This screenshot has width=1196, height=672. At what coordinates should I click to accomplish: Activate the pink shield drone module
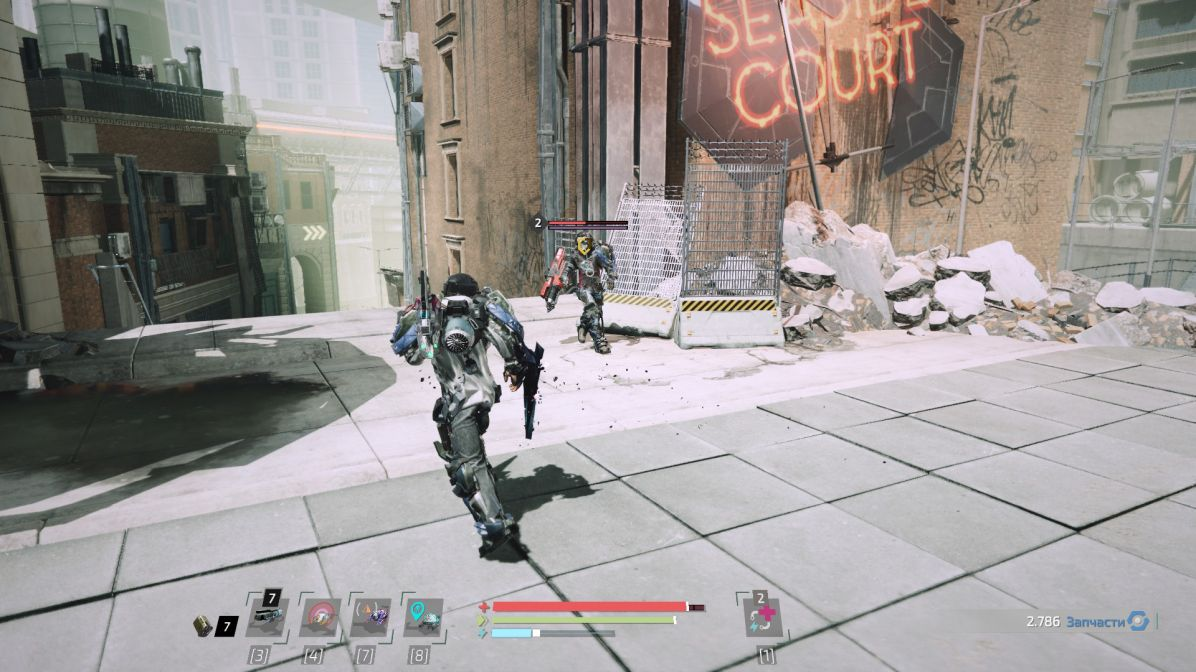pyautogui.click(x=320, y=618)
